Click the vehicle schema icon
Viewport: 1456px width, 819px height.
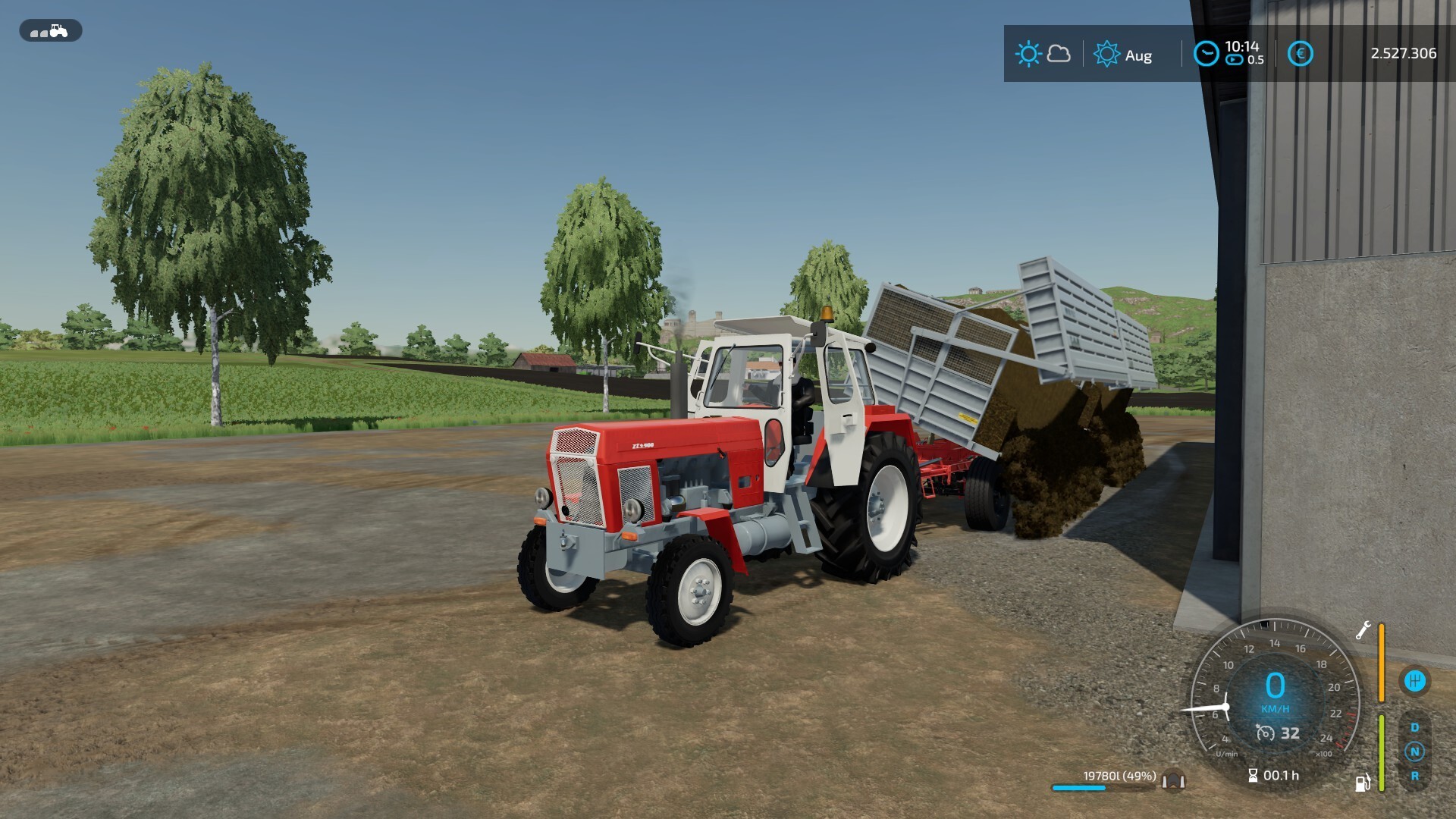(x=50, y=31)
